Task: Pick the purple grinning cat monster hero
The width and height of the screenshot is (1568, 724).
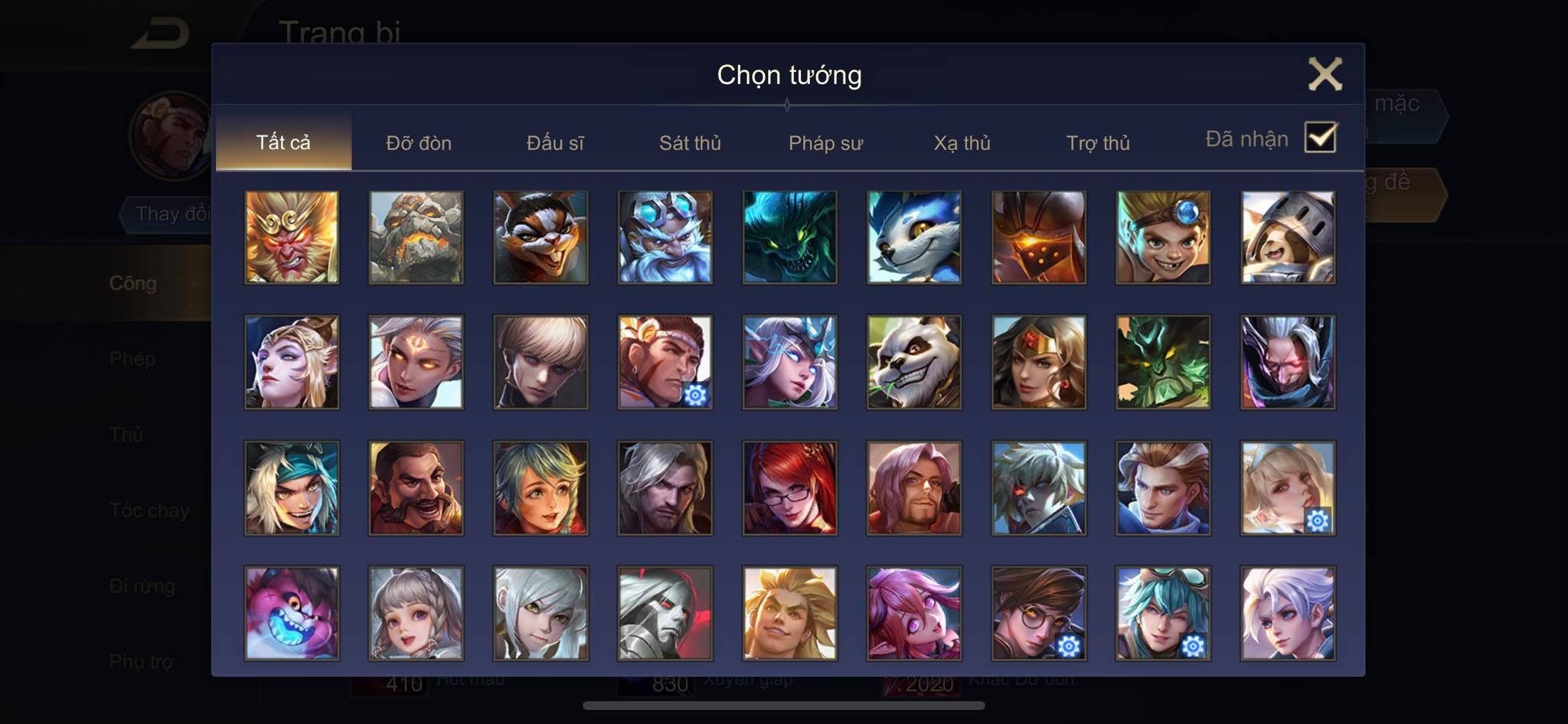Action: 292,613
